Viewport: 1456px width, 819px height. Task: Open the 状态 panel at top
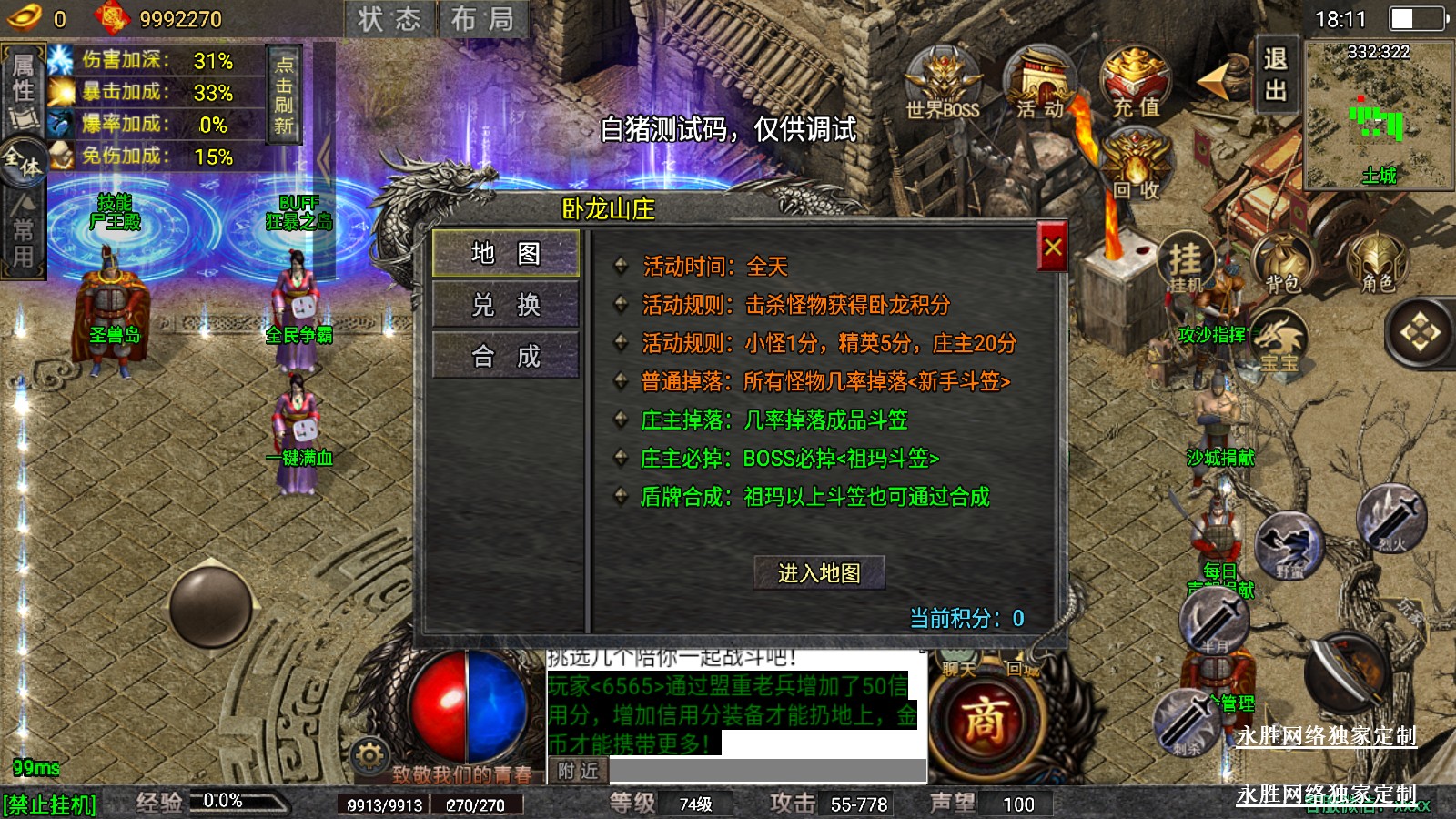389,19
